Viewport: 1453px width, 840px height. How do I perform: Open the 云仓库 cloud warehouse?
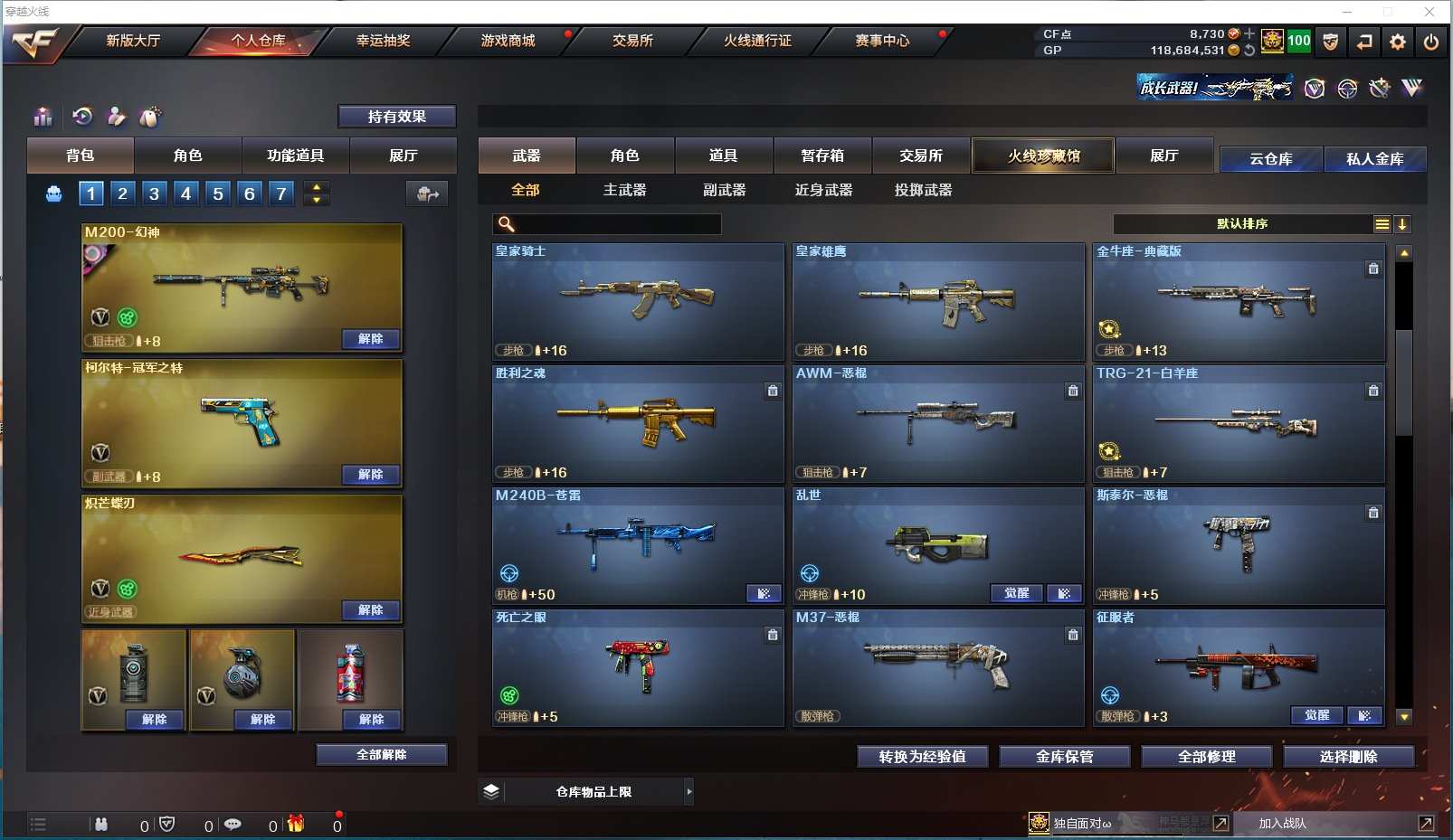[x=1270, y=159]
